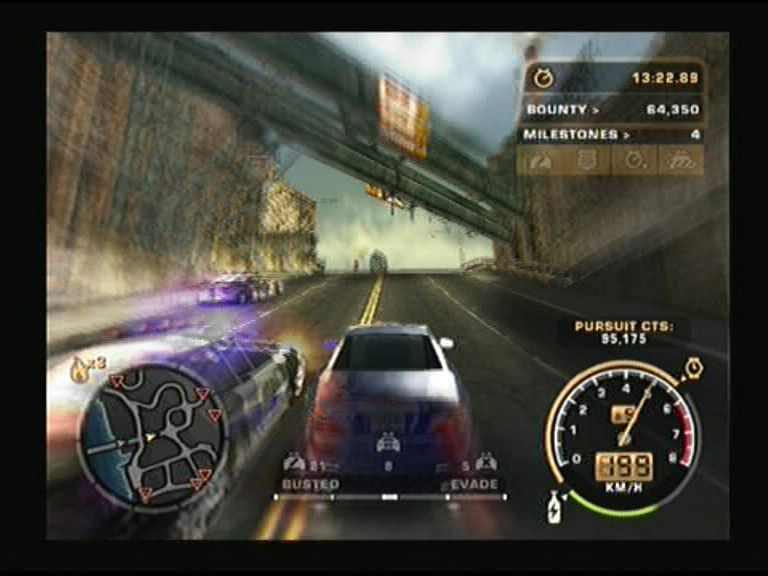Open the Milestones tracker row
This screenshot has width=768, height=576.
click(x=611, y=134)
